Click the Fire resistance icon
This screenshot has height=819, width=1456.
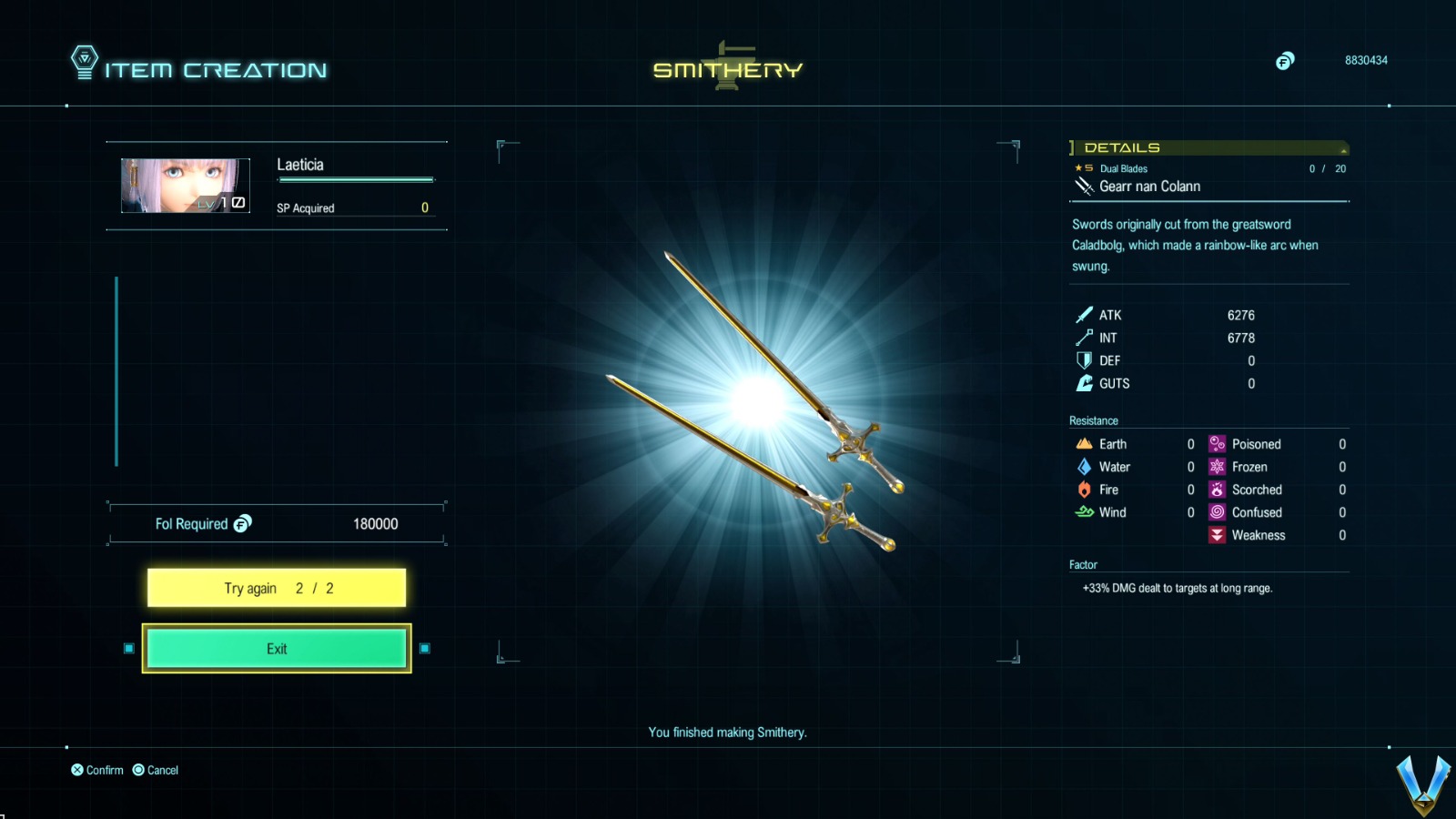click(1085, 490)
